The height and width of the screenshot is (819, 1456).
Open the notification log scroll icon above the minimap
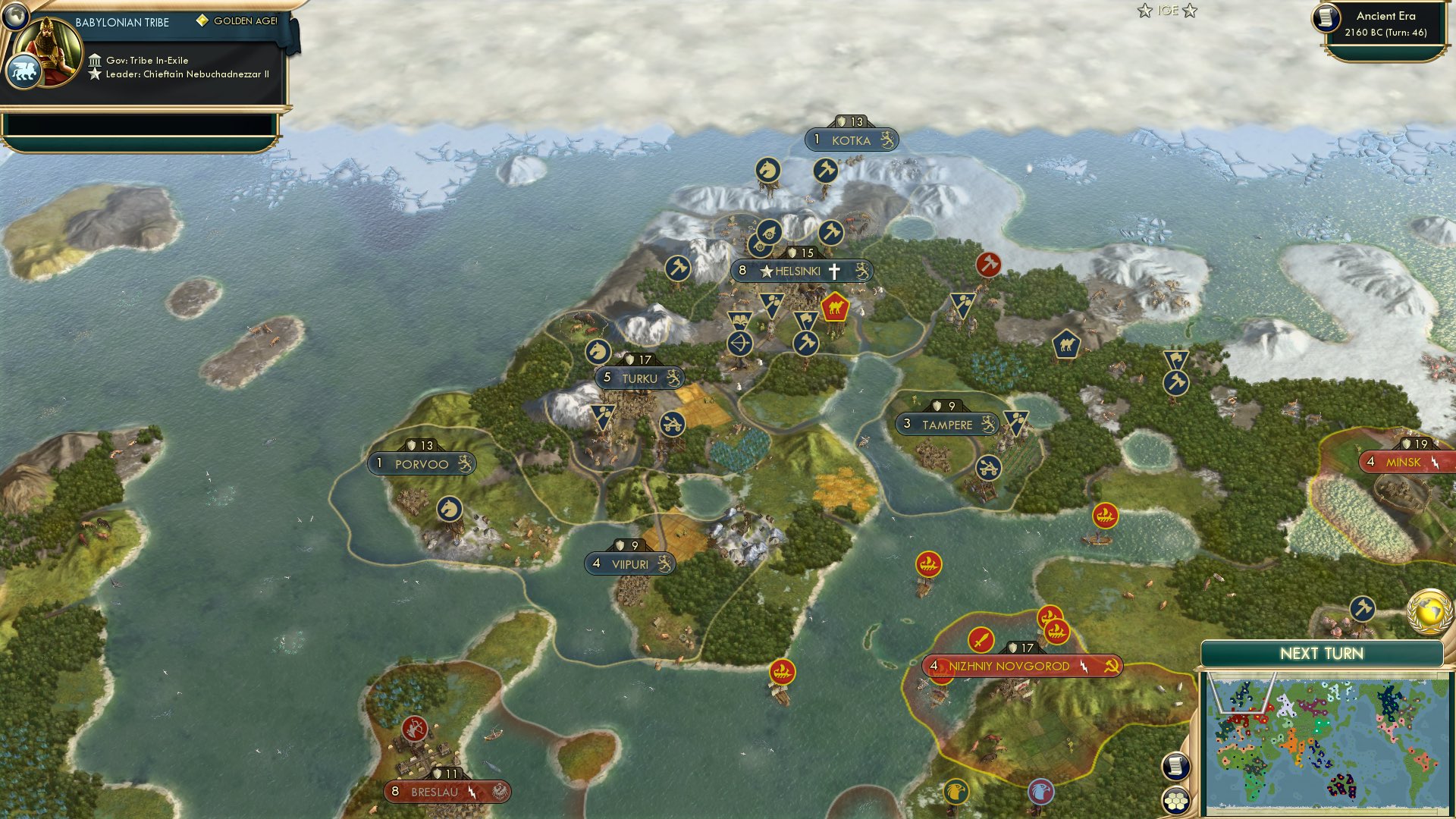[1175, 767]
